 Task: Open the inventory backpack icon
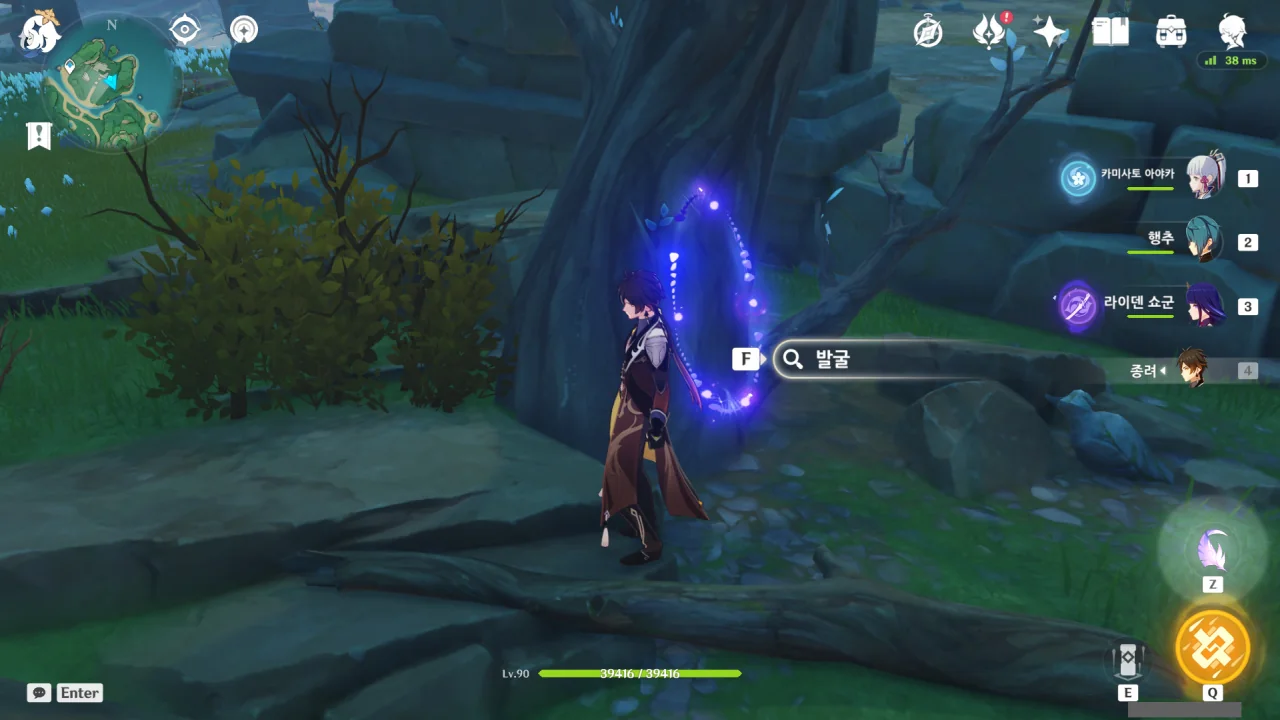pyautogui.click(x=1171, y=32)
